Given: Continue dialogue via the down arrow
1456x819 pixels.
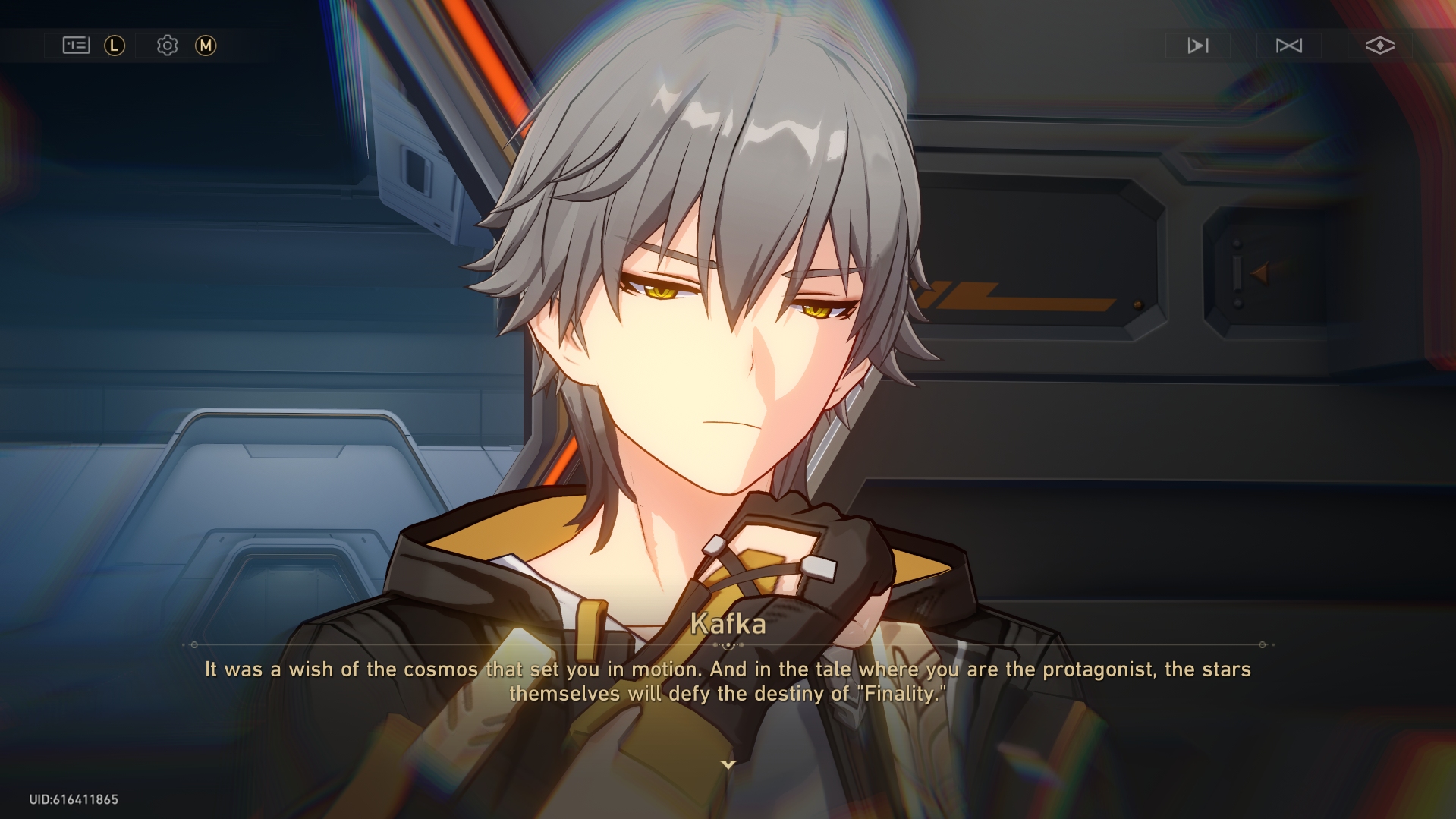Looking at the screenshot, I should 728,764.
